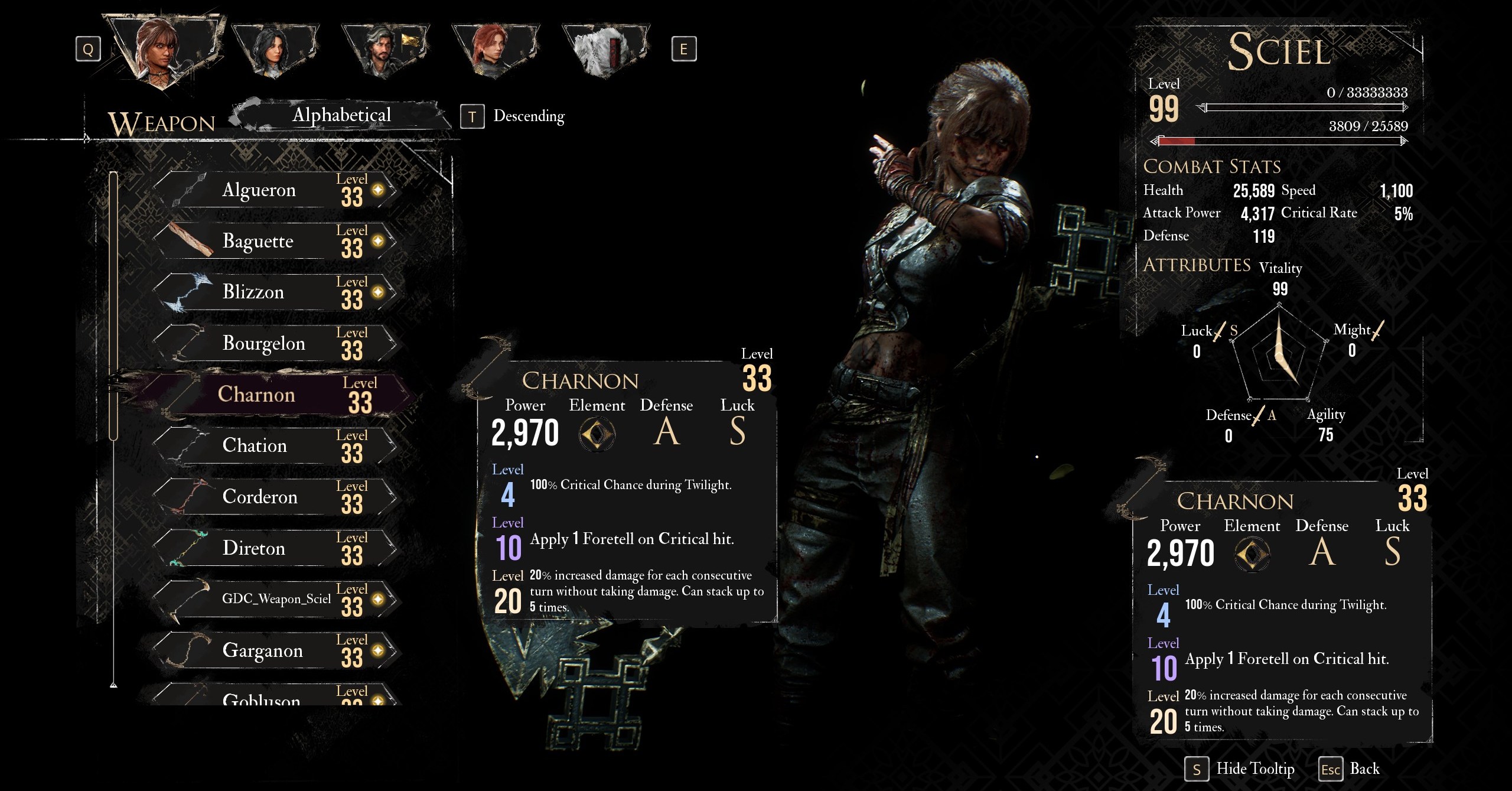1512x791 pixels.
Task: Equip the Garganon weapon
Action: click(x=275, y=651)
